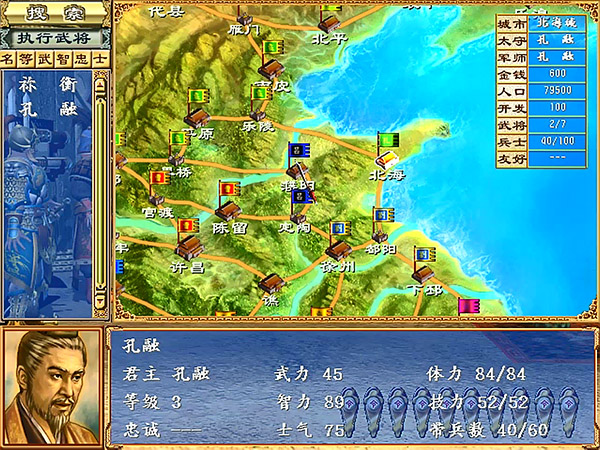Select the 徐州 city marker
This screenshot has width=600, height=450.
(339, 247)
